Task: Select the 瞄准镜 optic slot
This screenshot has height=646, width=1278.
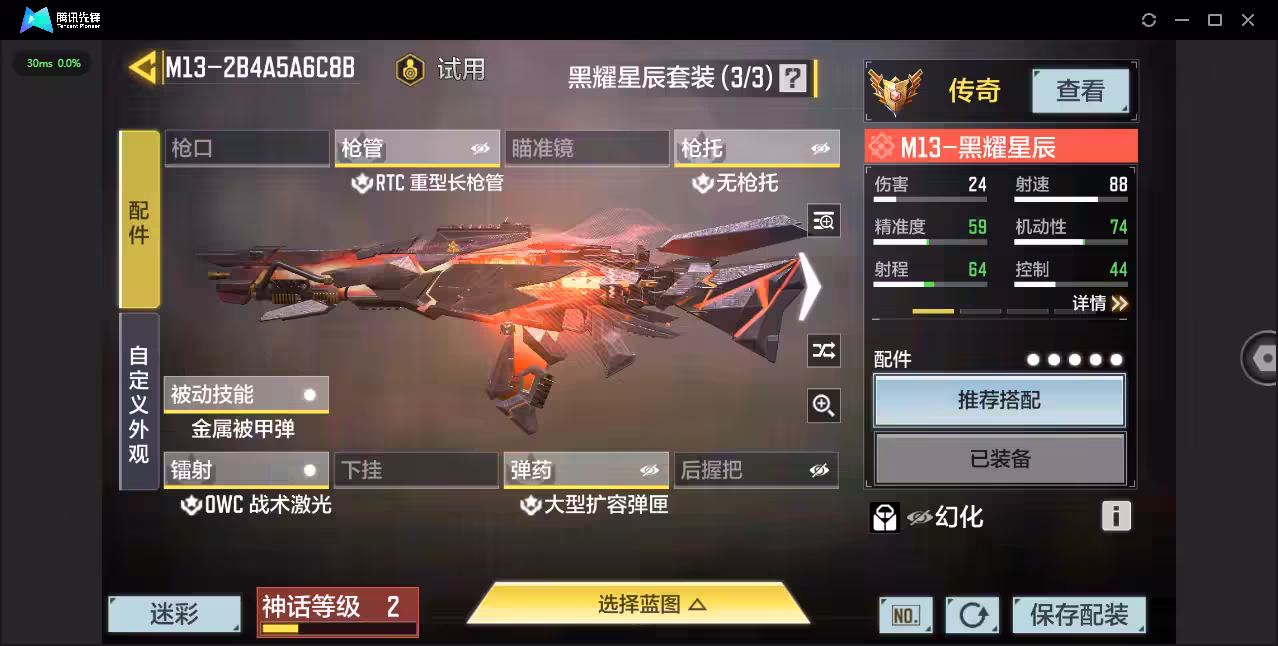Action: pos(586,148)
